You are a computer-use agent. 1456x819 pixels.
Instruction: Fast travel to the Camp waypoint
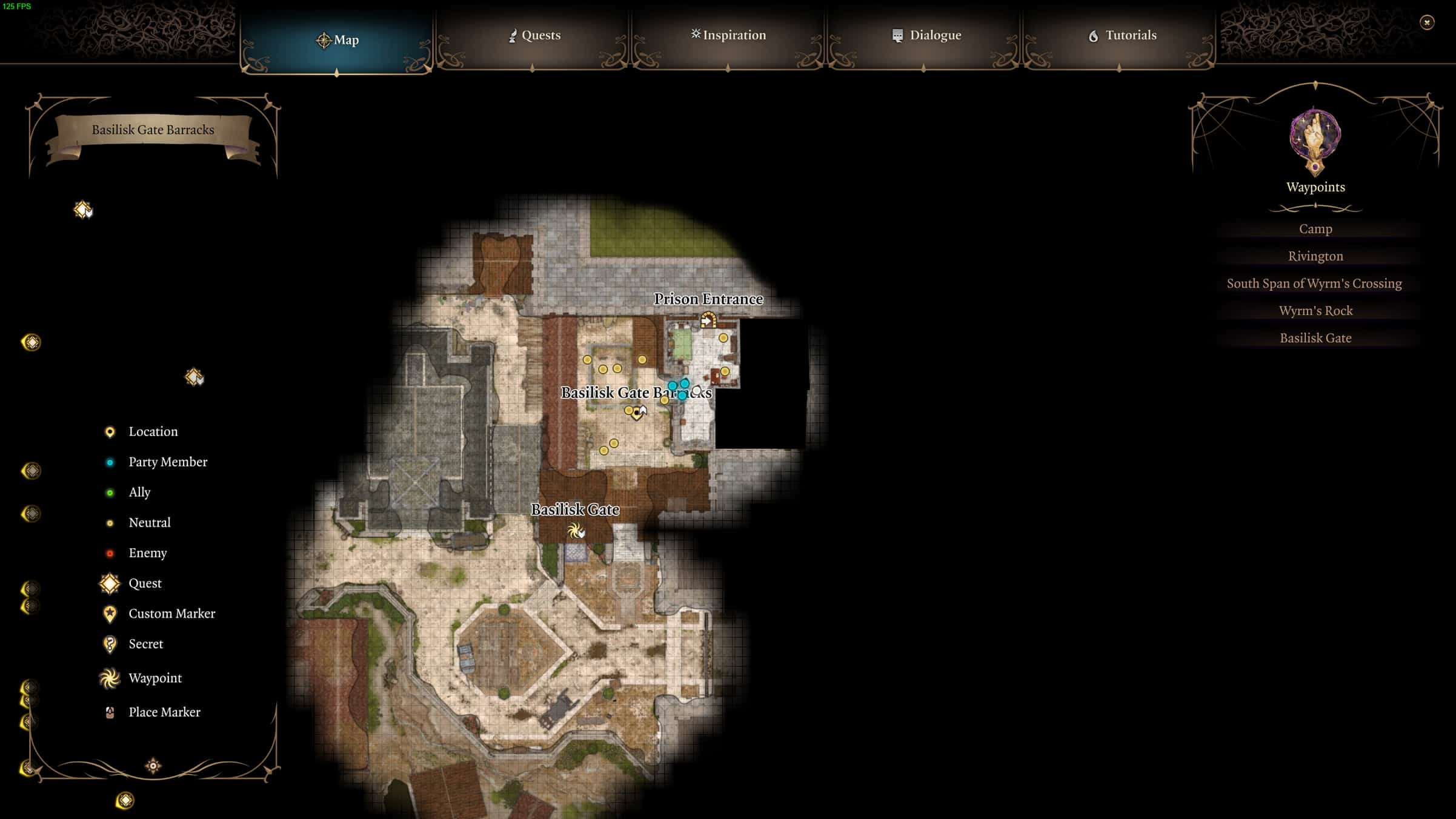[1315, 229]
